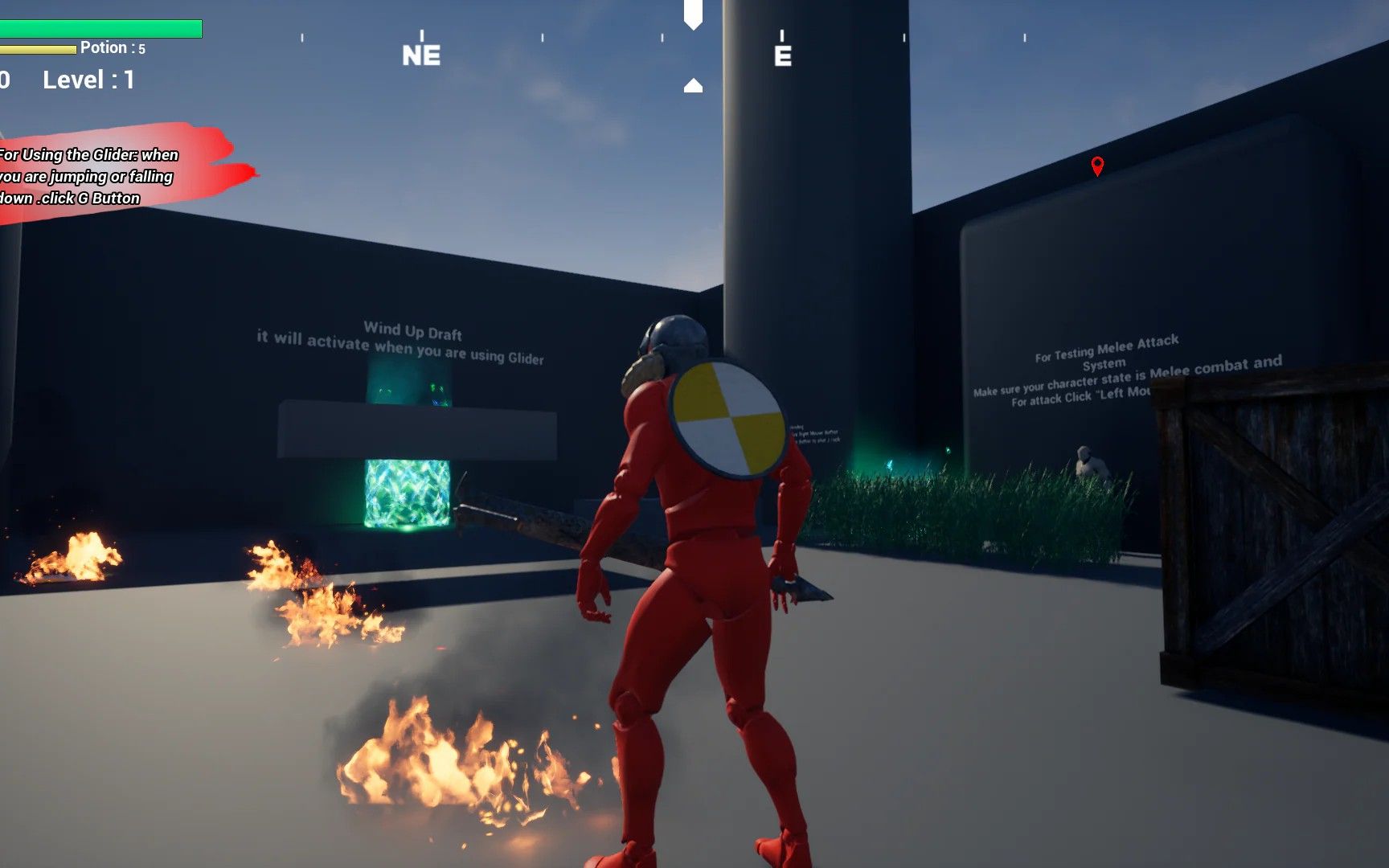Click the yellow stamina bar
This screenshot has height=868, width=1389.
pyautogui.click(x=36, y=47)
